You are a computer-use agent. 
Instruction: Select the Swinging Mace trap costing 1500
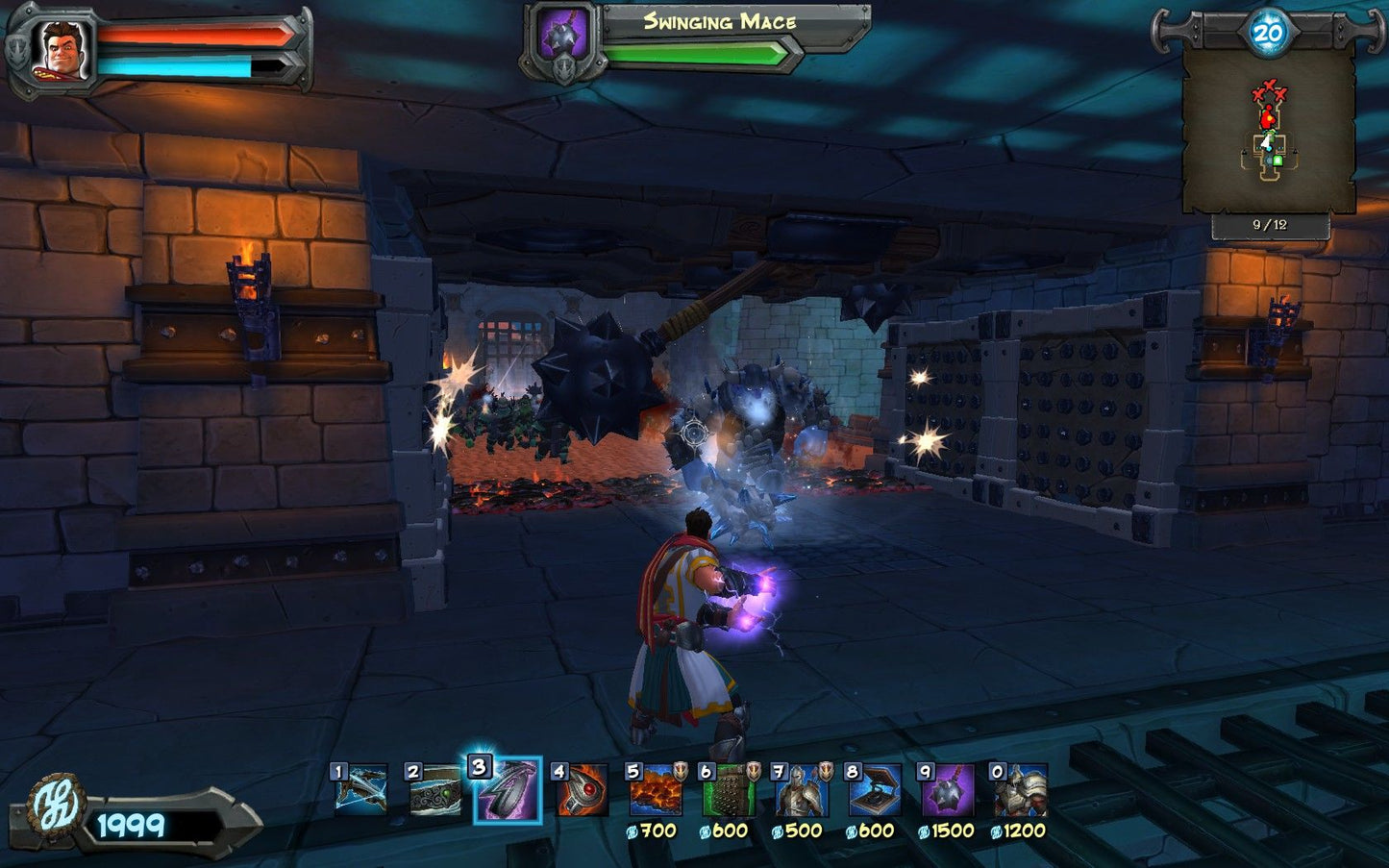(x=948, y=790)
